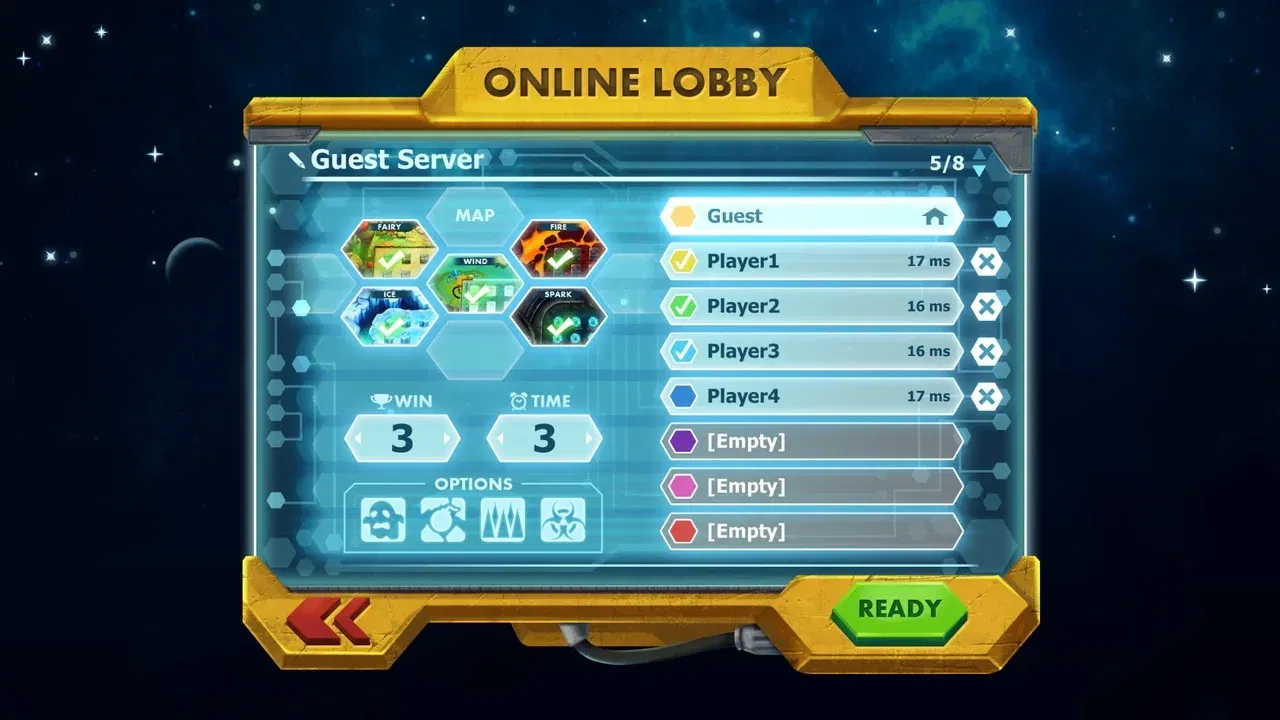Click the down arrow next to 5/8
The width and height of the screenshot is (1280, 720).
[978, 170]
